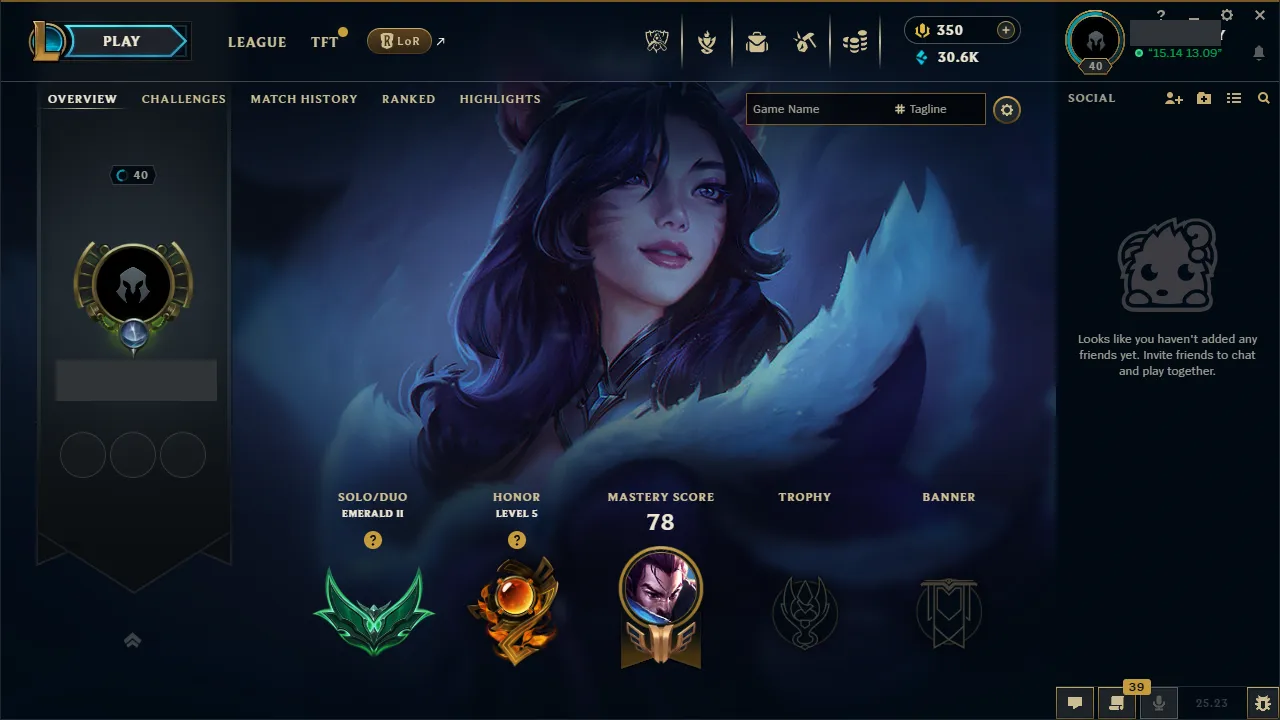Open the Loot crafting pickaxe icon
This screenshot has width=1280, height=720.
[807, 41]
